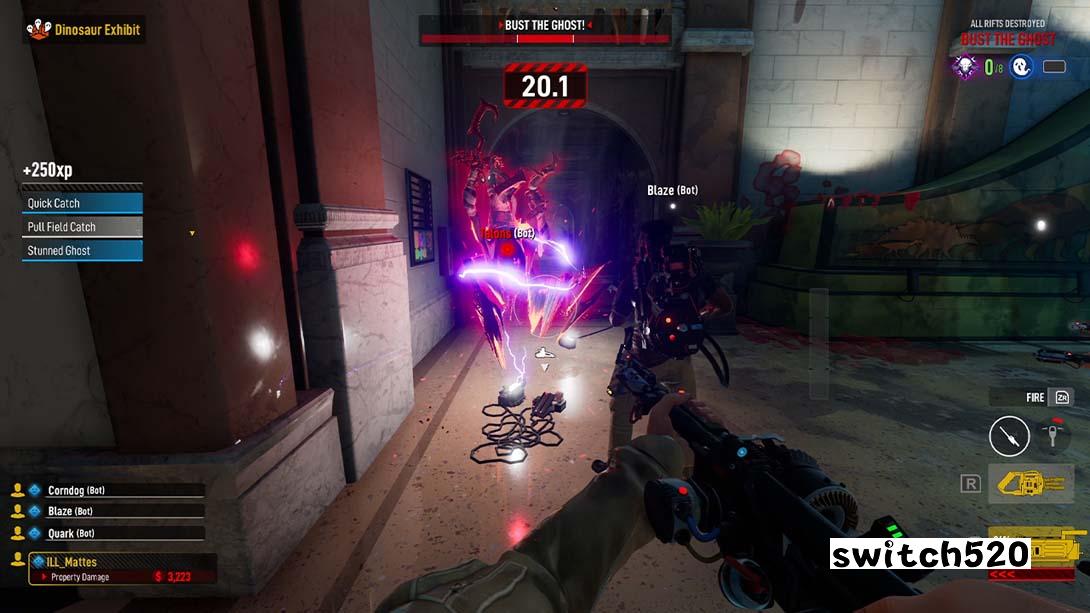Select the circled proton wand icon

pos(1009,436)
